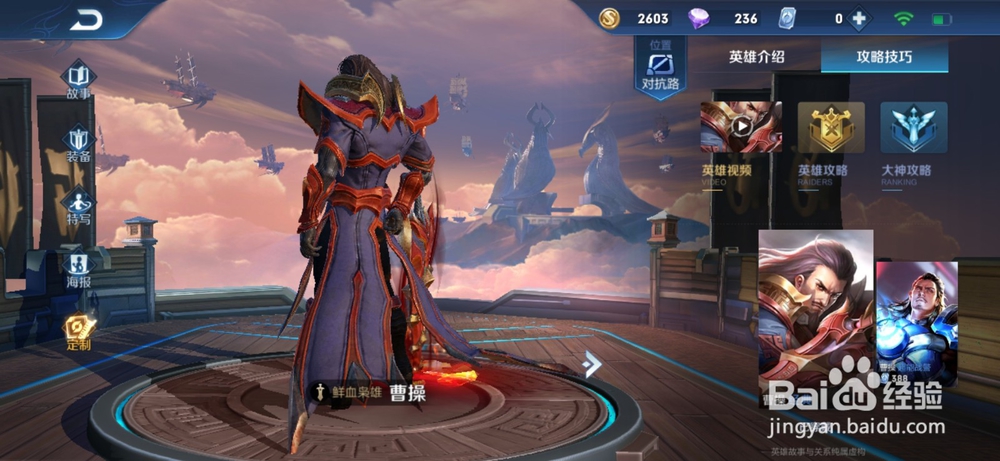Image resolution: width=1000 pixels, height=461 pixels.
Task: Play the 英雄视频 hero video
Action: click(x=741, y=127)
